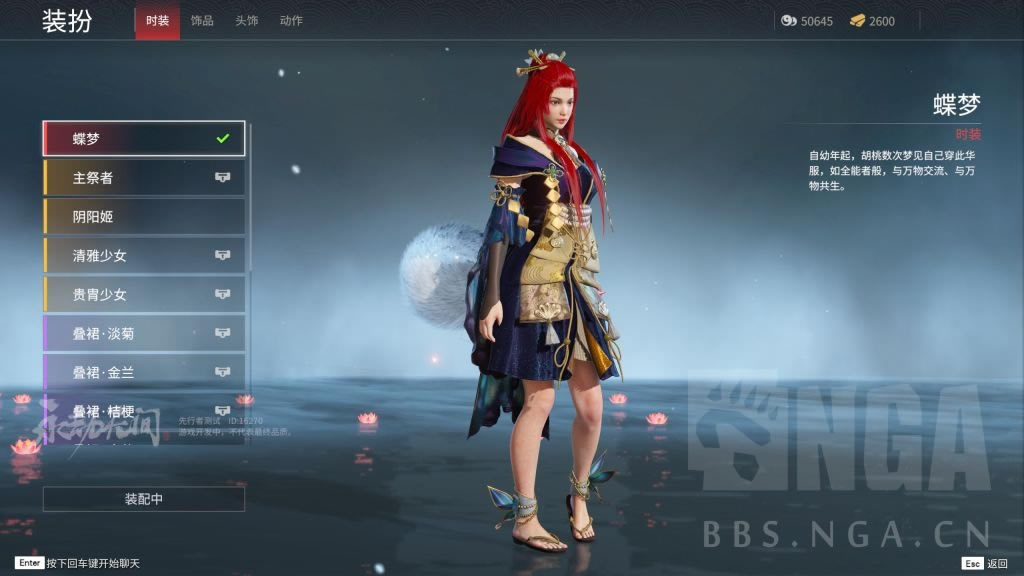Viewport: 1024px width, 576px height.
Task: Choose the 叠裙·桔梗 outfit
Action: [144, 410]
